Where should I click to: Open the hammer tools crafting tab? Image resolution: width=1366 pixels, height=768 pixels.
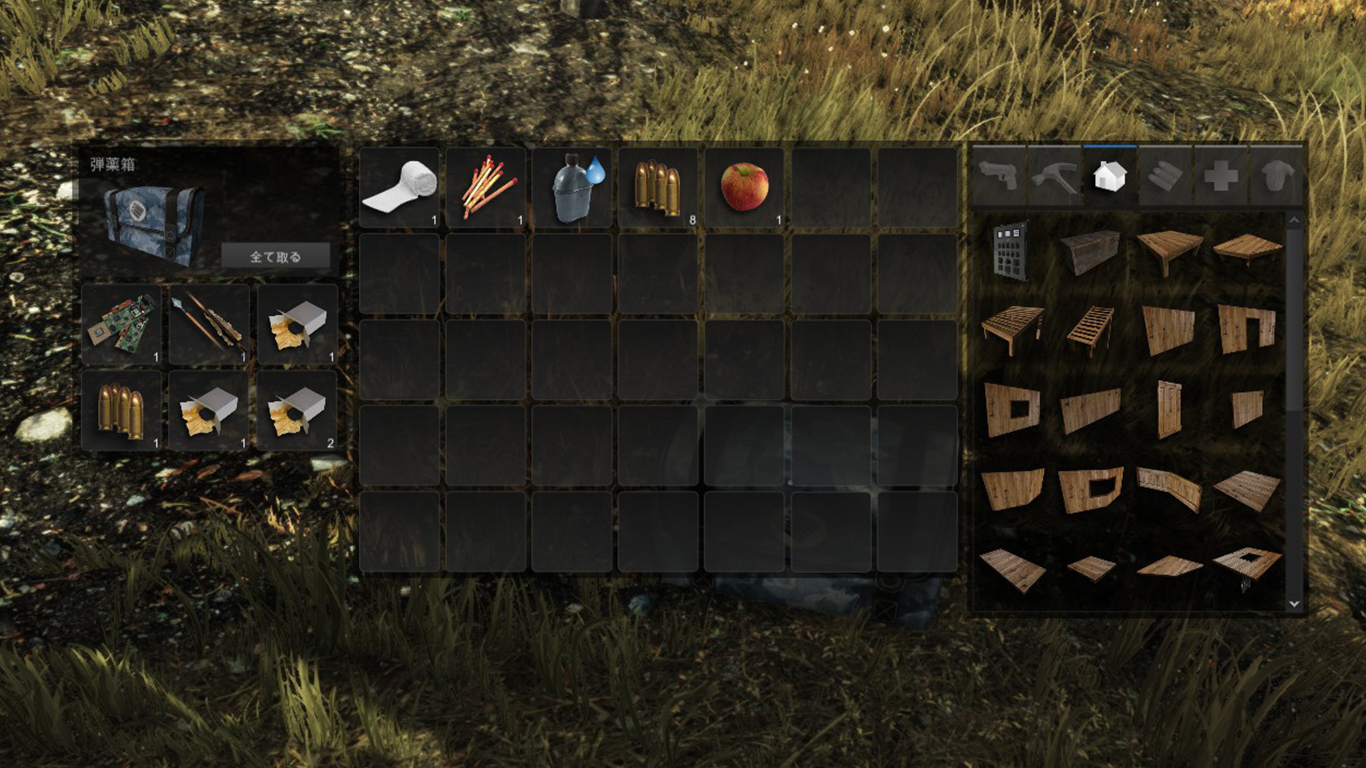[1053, 177]
